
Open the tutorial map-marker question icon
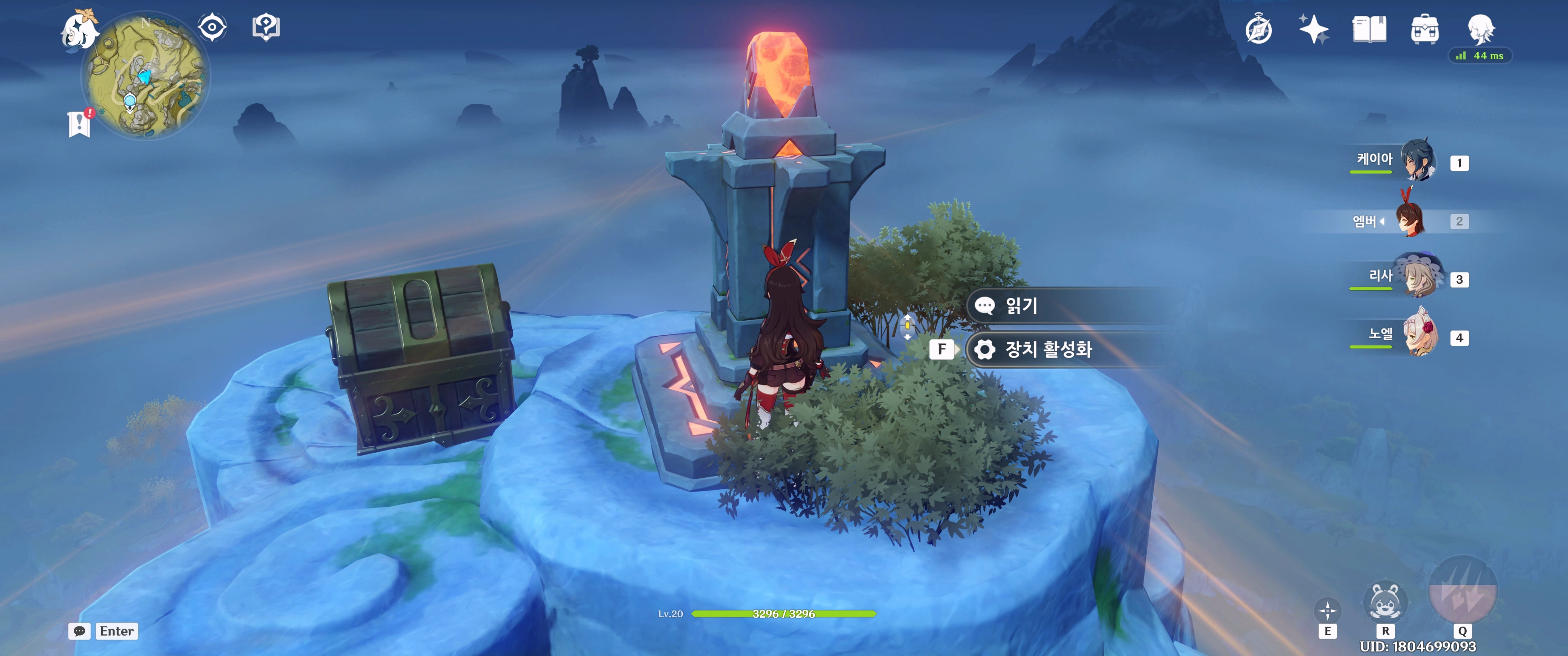[x=266, y=27]
